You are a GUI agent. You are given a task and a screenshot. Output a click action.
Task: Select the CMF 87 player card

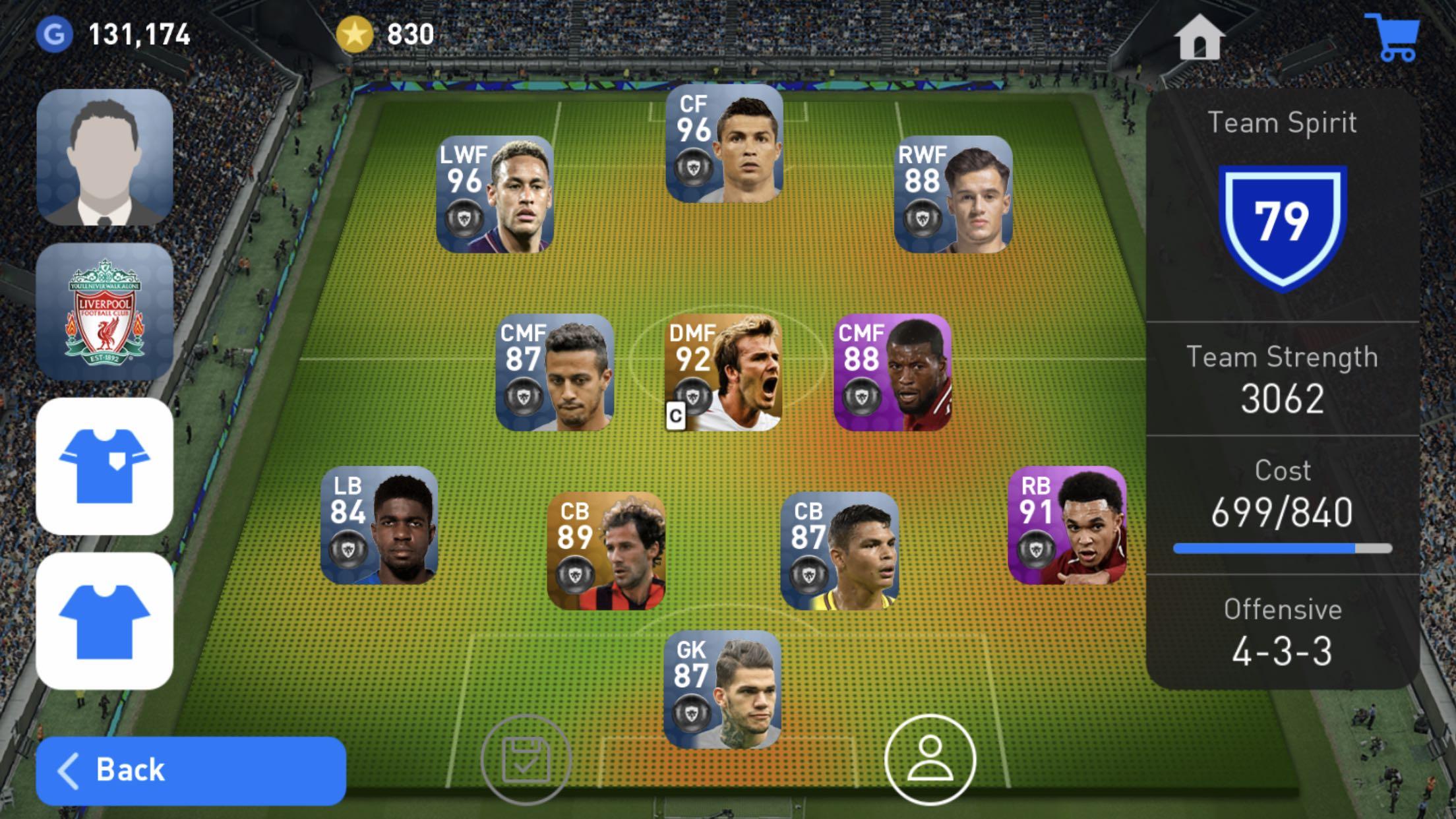pos(555,373)
